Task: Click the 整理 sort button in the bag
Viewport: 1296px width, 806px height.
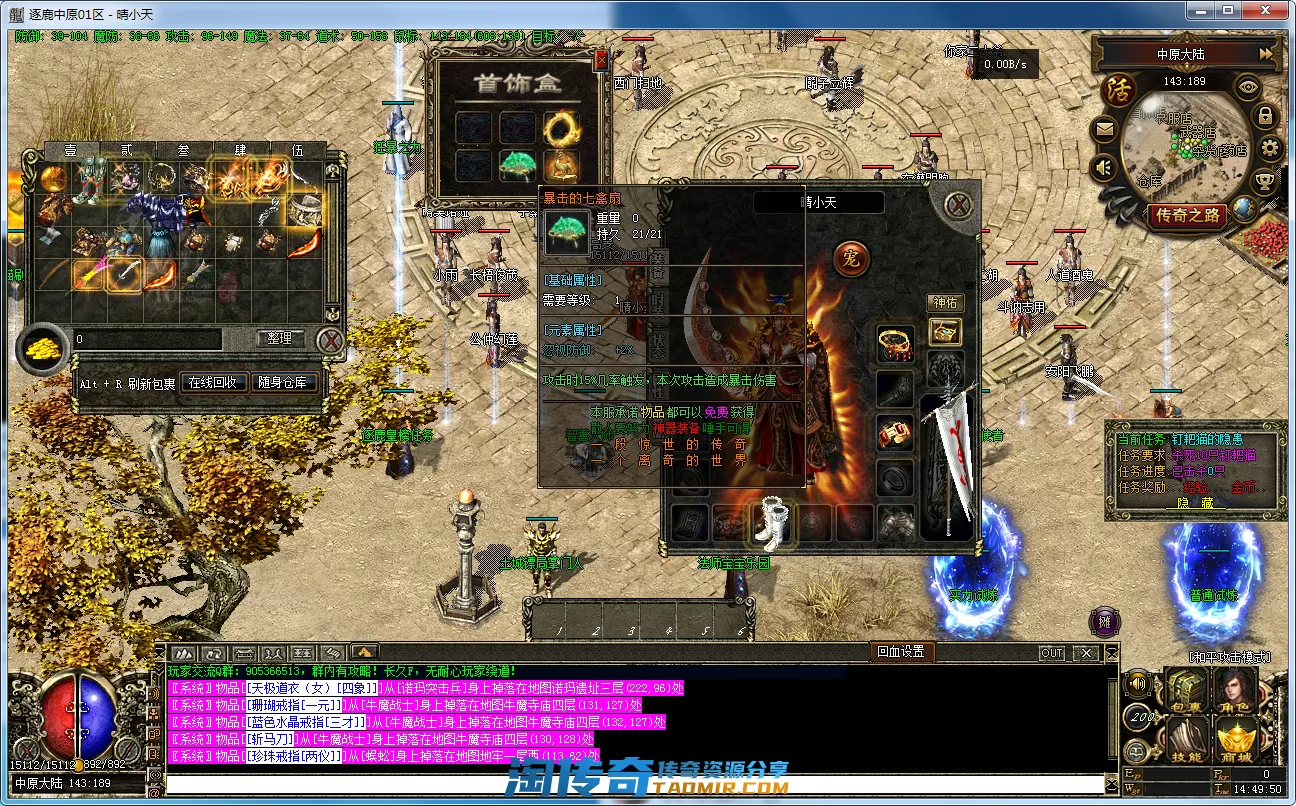Action: click(x=279, y=339)
